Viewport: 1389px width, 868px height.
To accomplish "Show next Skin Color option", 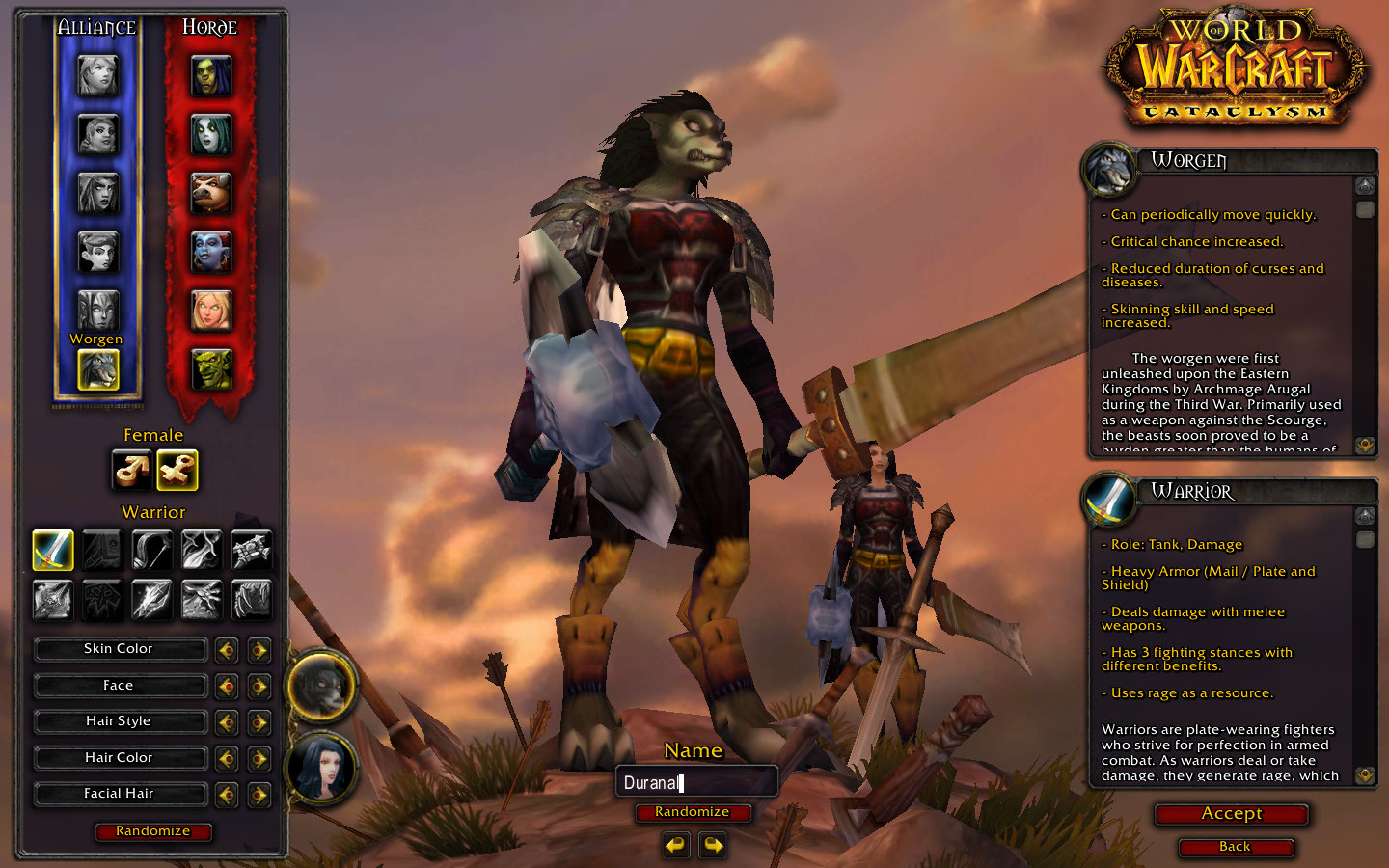I will [x=259, y=650].
